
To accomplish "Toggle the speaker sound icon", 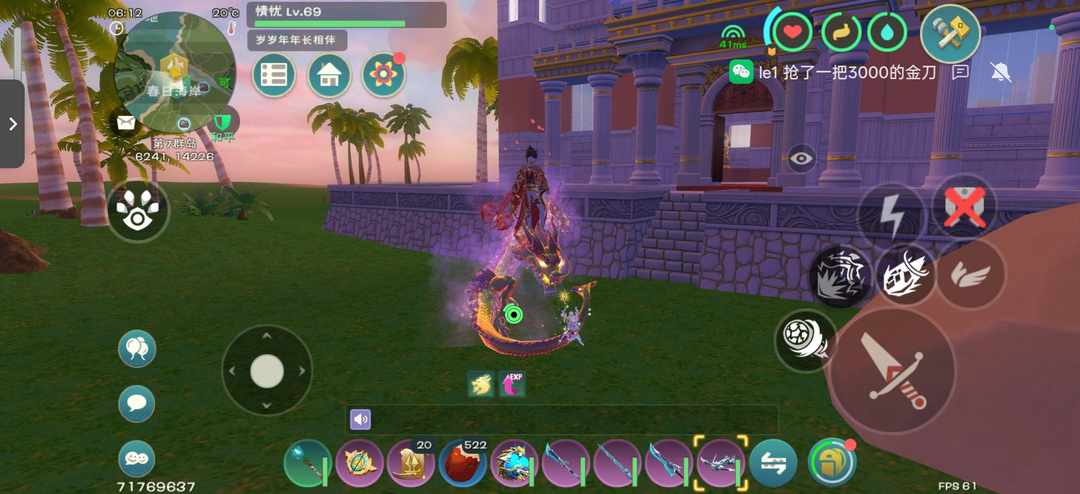I will [x=360, y=419].
